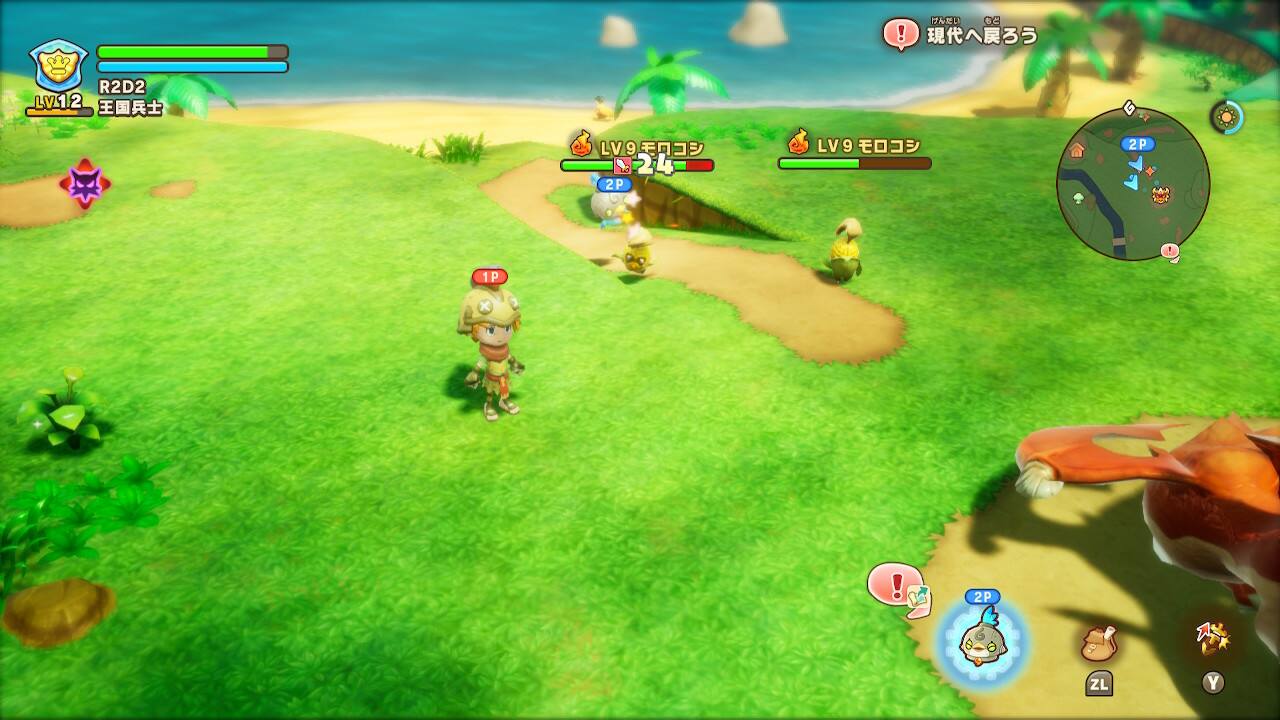Image resolution: width=1280 pixels, height=720 pixels.
Task: Open the item bag icon
Action: [1098, 644]
